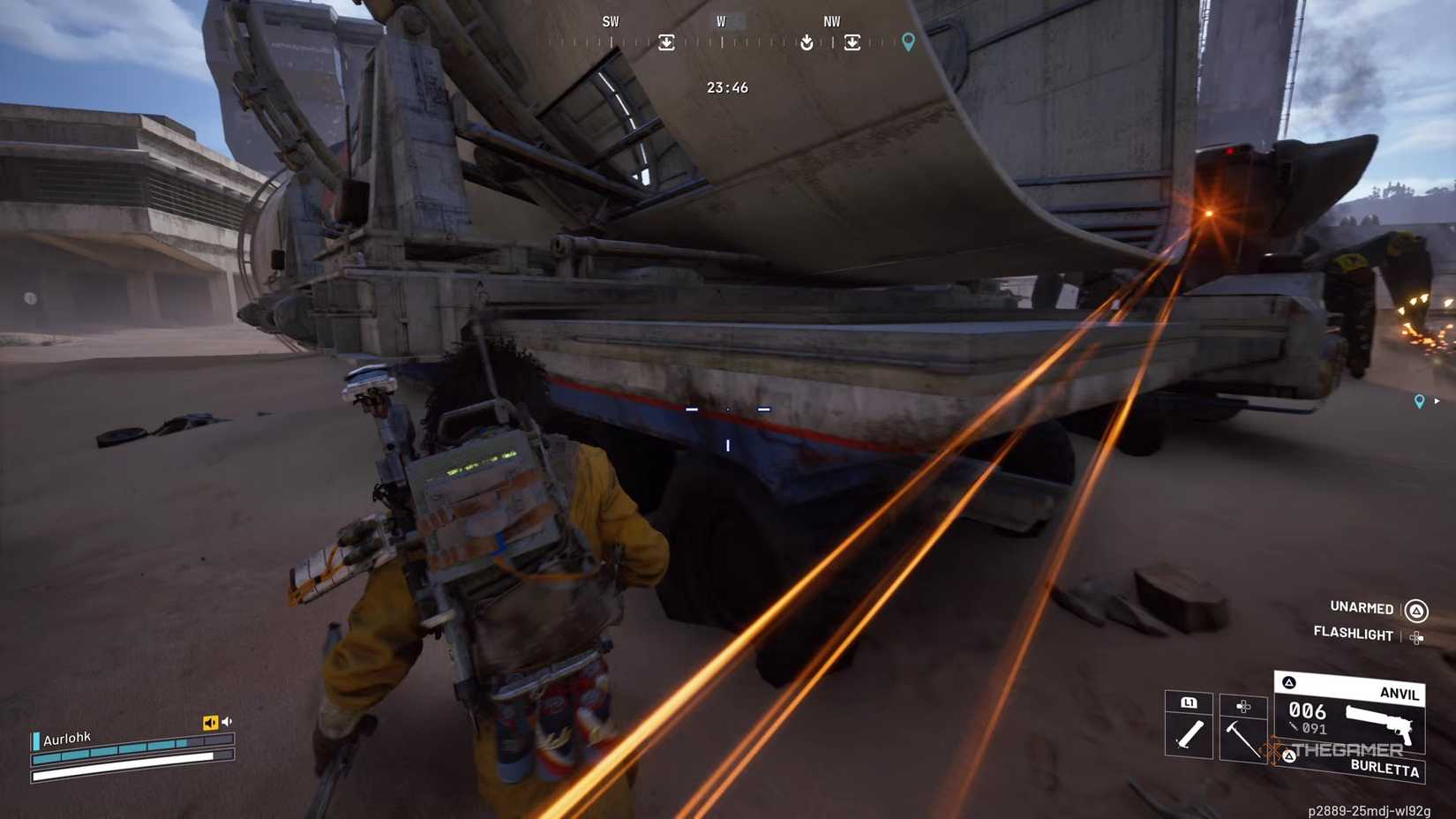This screenshot has width=1456, height=819.
Task: Click the triangle button icon next to UNARMED
Action: pyautogui.click(x=1415, y=609)
